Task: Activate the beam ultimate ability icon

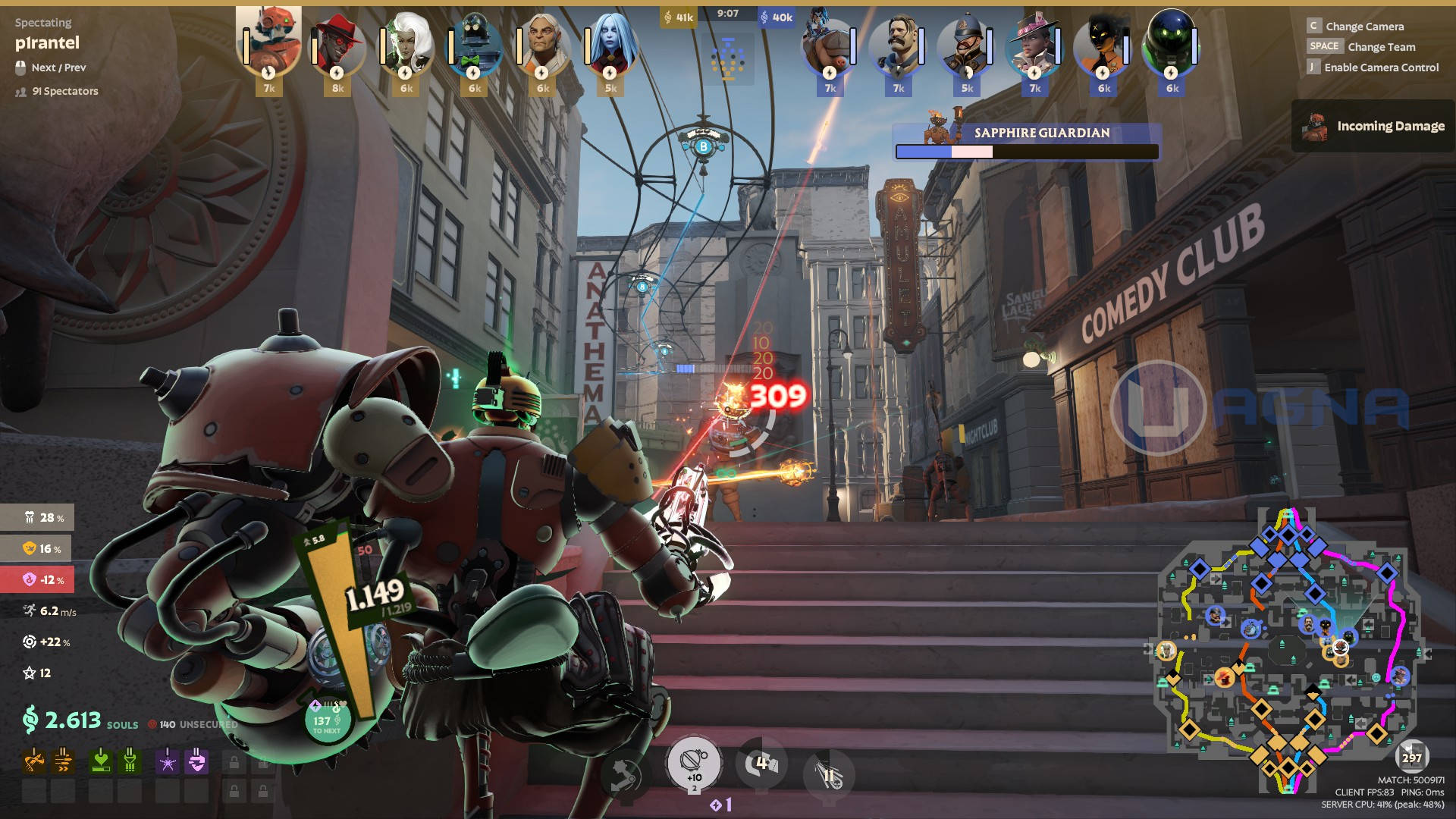Action: (829, 773)
